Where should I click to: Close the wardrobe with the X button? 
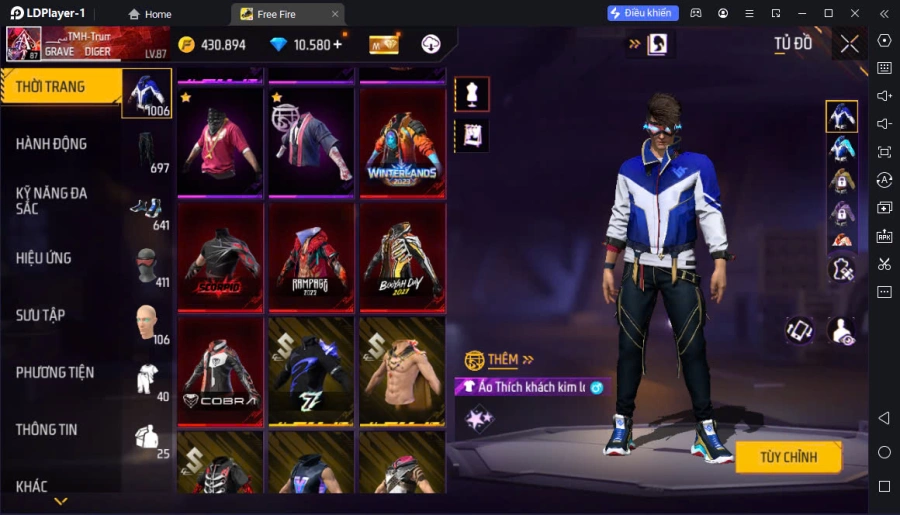849,44
